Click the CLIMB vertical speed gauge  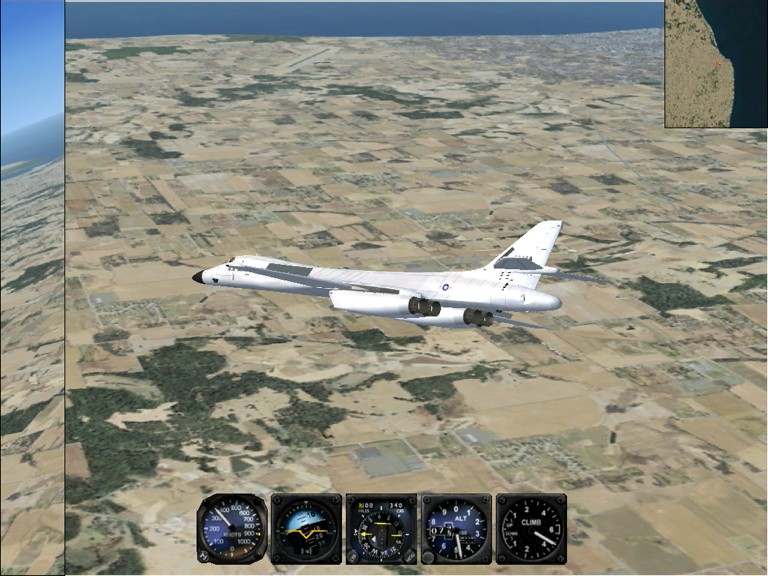tap(531, 528)
